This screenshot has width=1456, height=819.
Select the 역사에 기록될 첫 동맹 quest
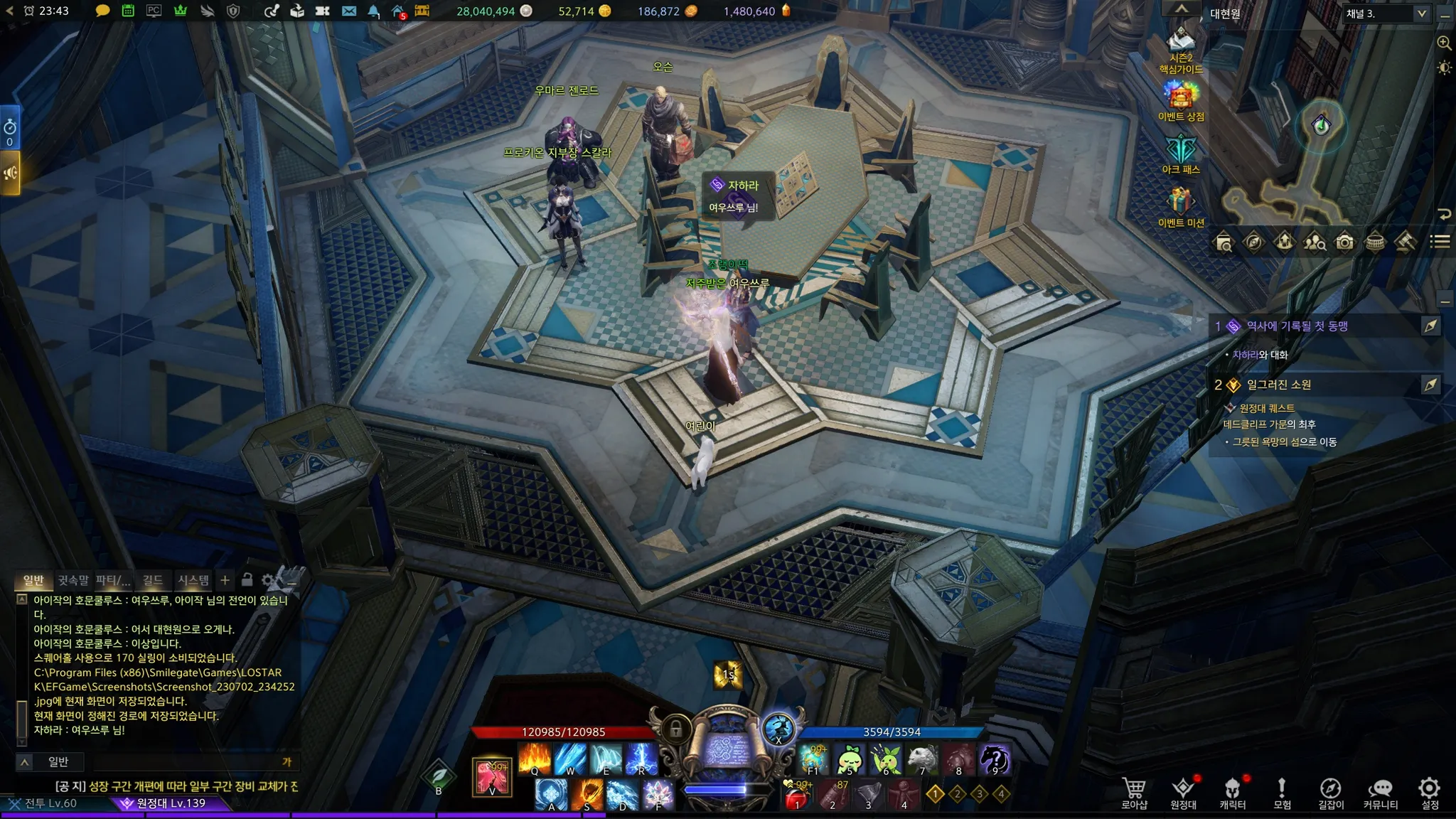coord(1297,326)
